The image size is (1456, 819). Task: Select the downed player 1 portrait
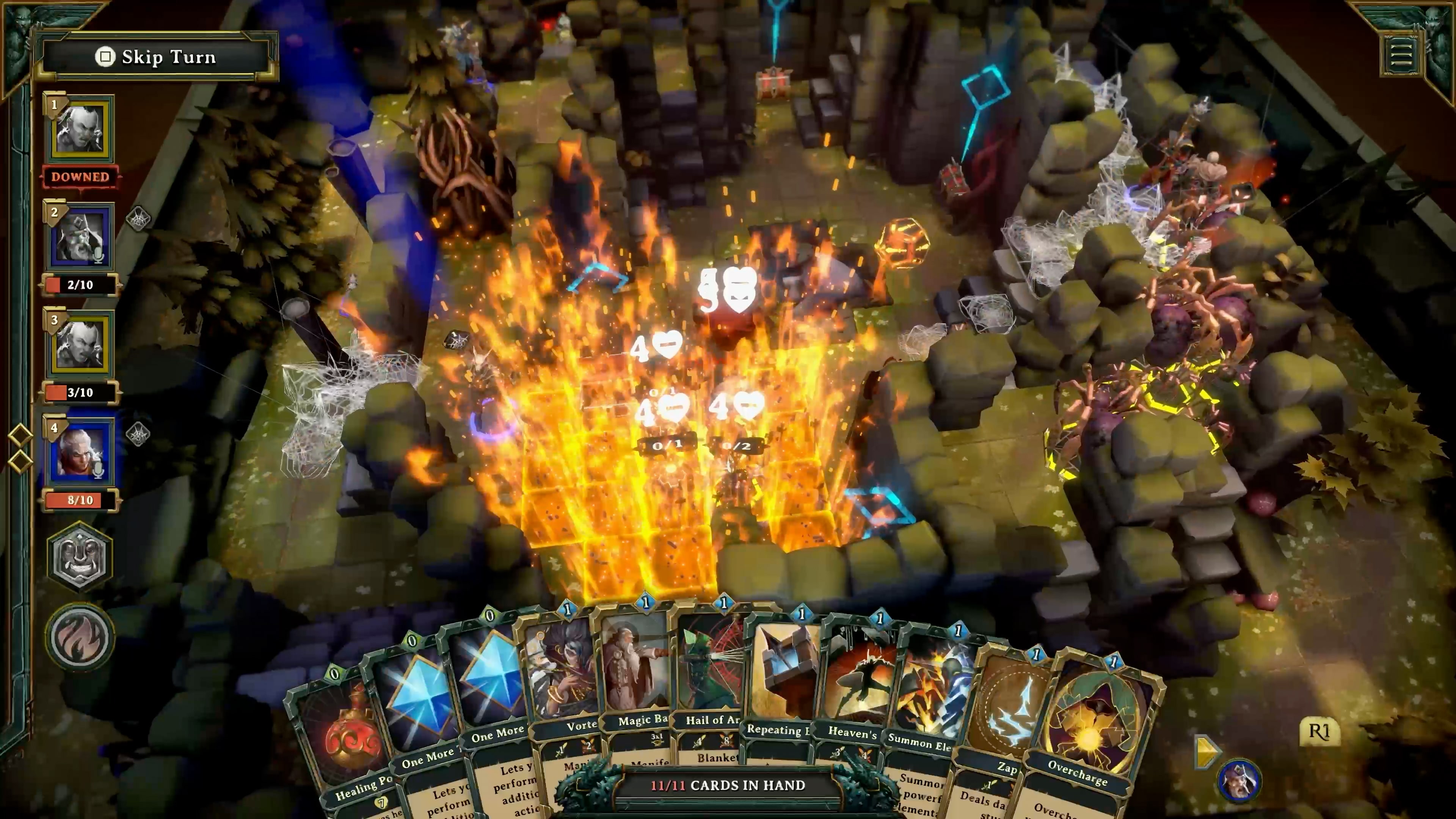coord(80,129)
